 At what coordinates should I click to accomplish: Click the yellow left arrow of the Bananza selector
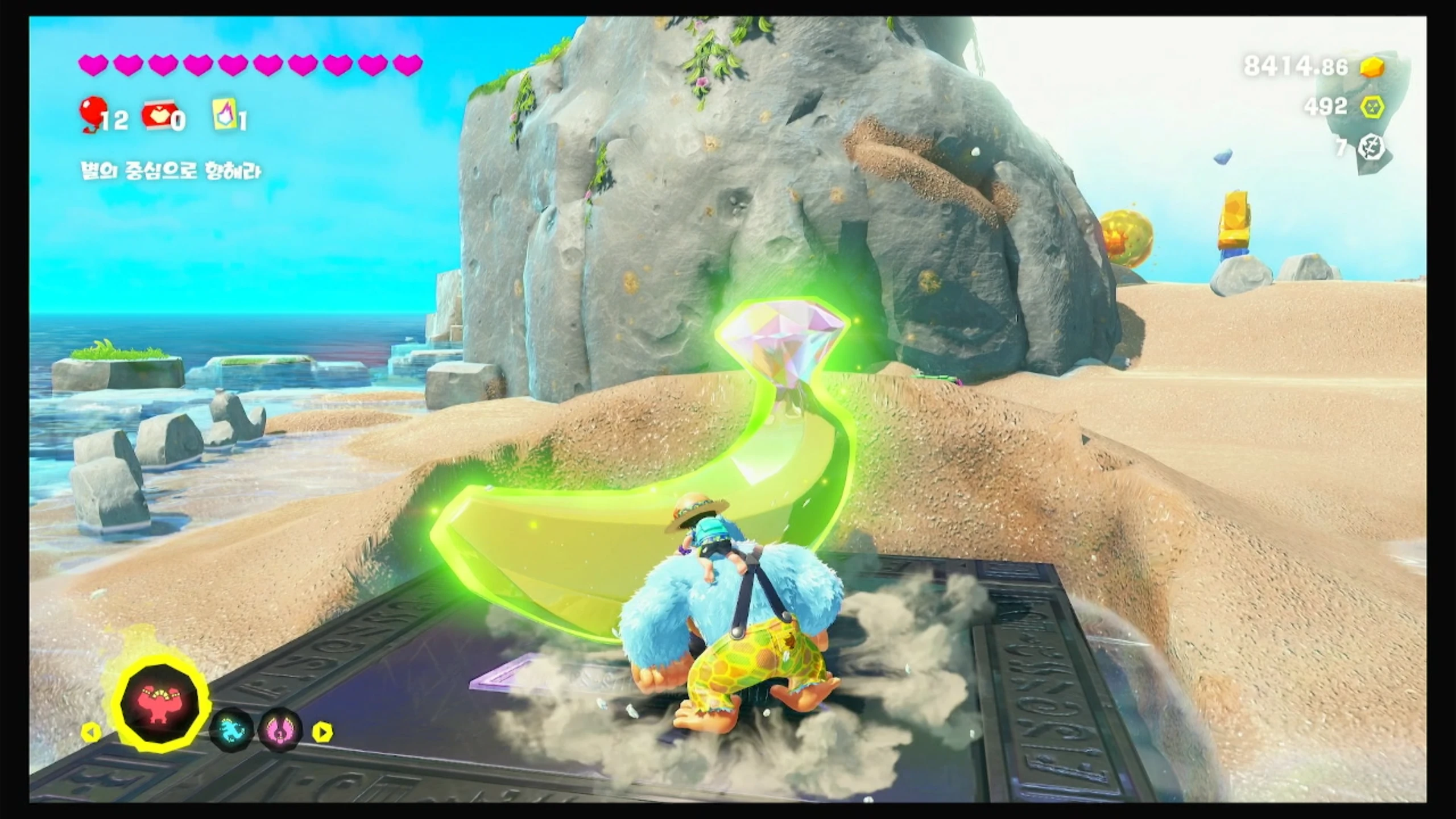[x=91, y=732]
